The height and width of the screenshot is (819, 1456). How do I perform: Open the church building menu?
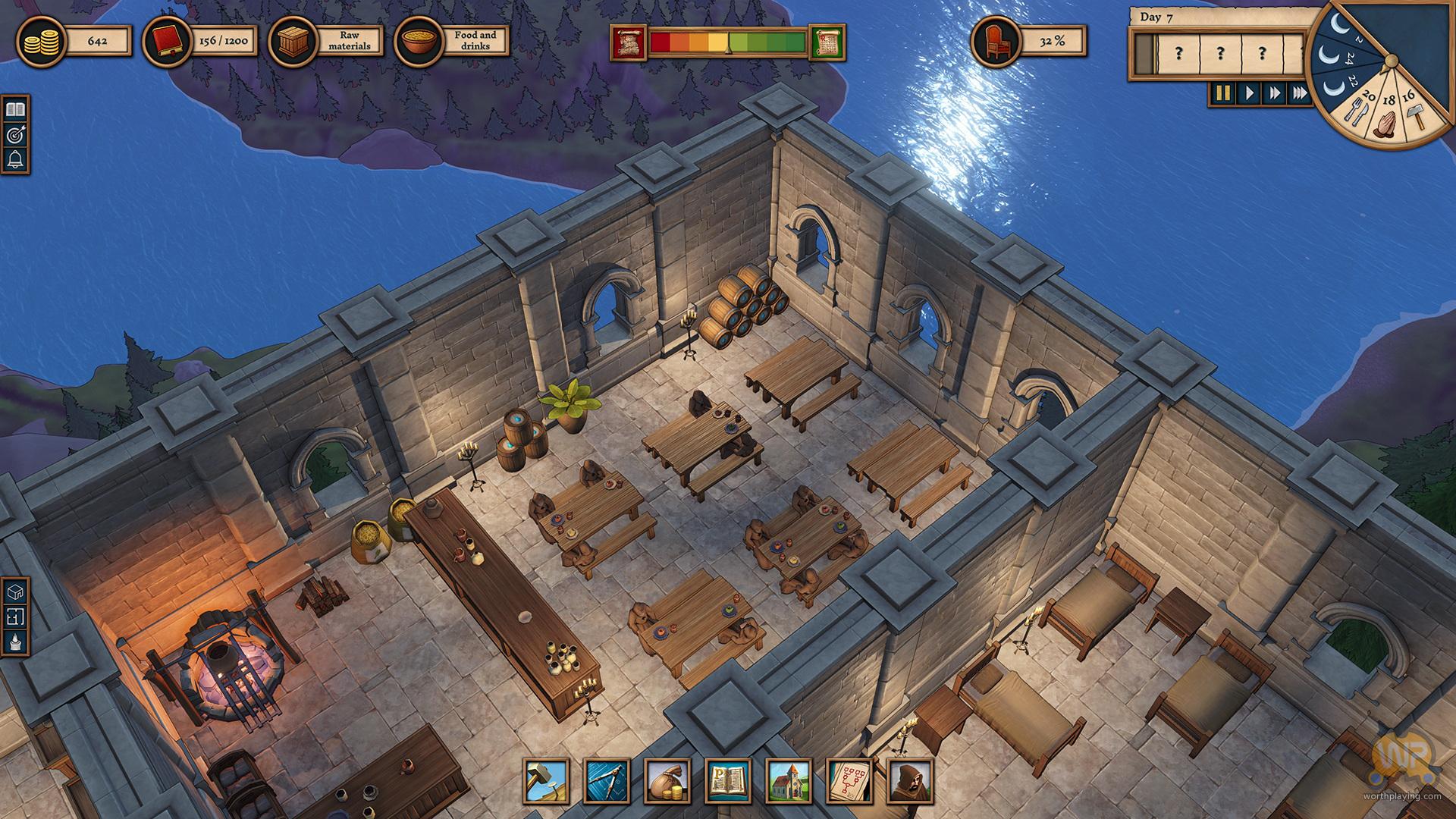789,781
